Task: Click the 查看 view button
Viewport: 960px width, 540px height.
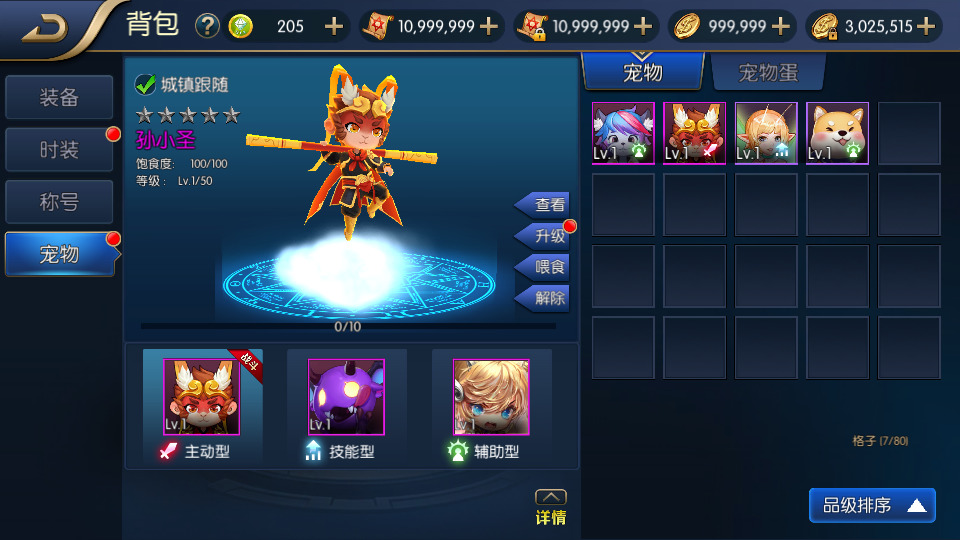Action: [545, 205]
